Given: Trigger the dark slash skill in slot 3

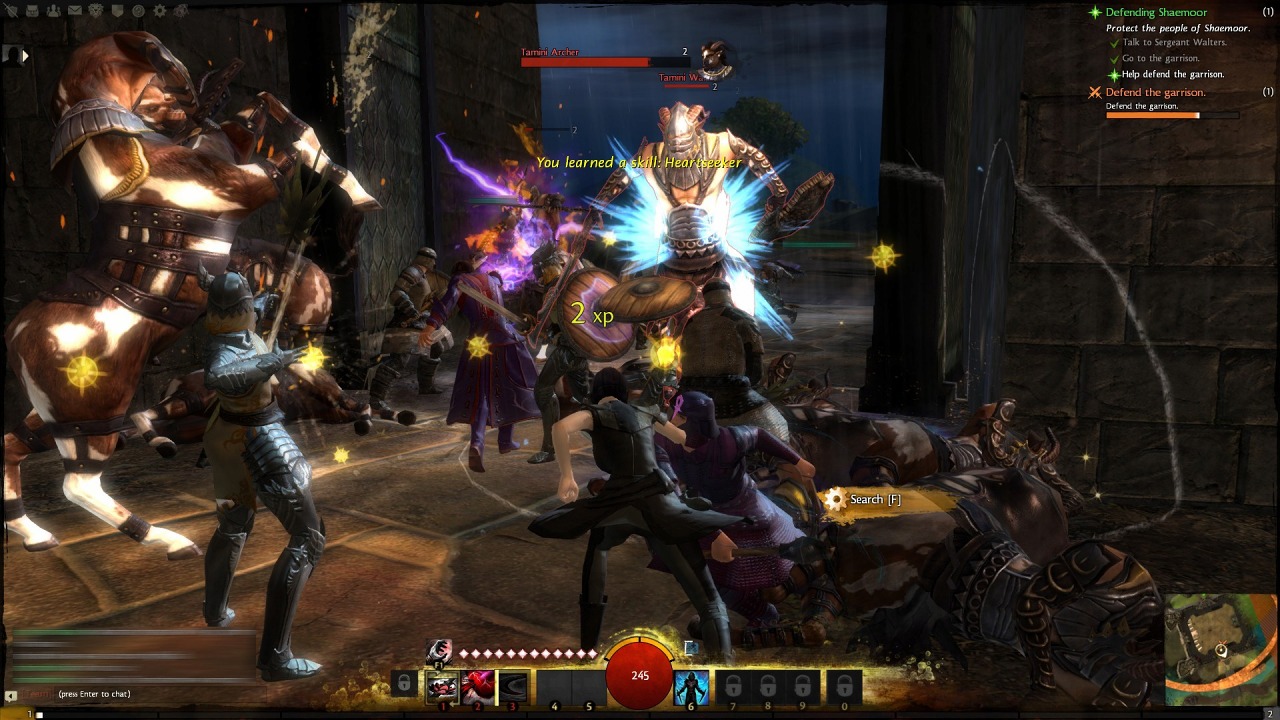Looking at the screenshot, I should [x=513, y=686].
